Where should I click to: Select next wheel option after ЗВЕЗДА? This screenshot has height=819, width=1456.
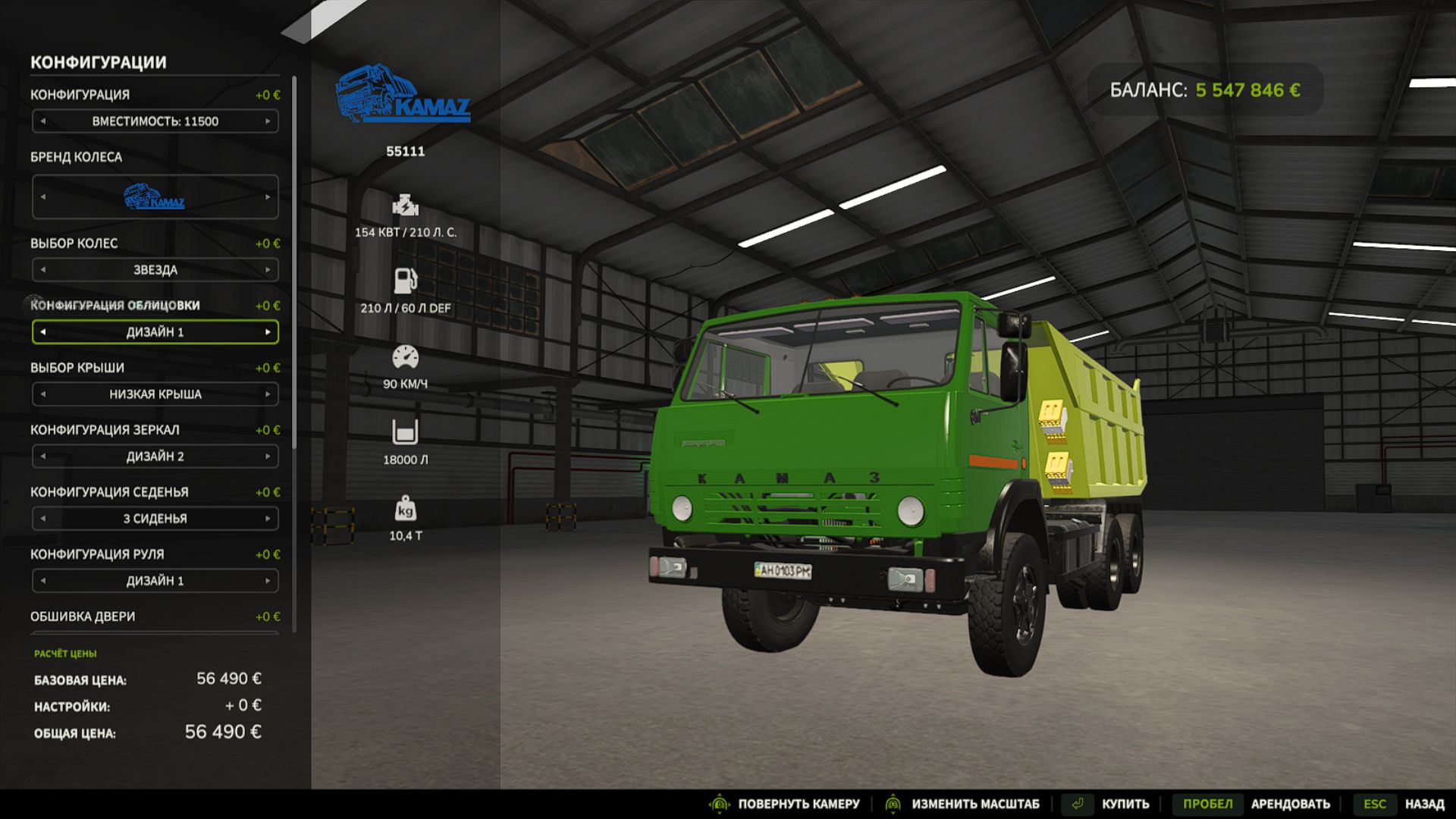tap(269, 269)
